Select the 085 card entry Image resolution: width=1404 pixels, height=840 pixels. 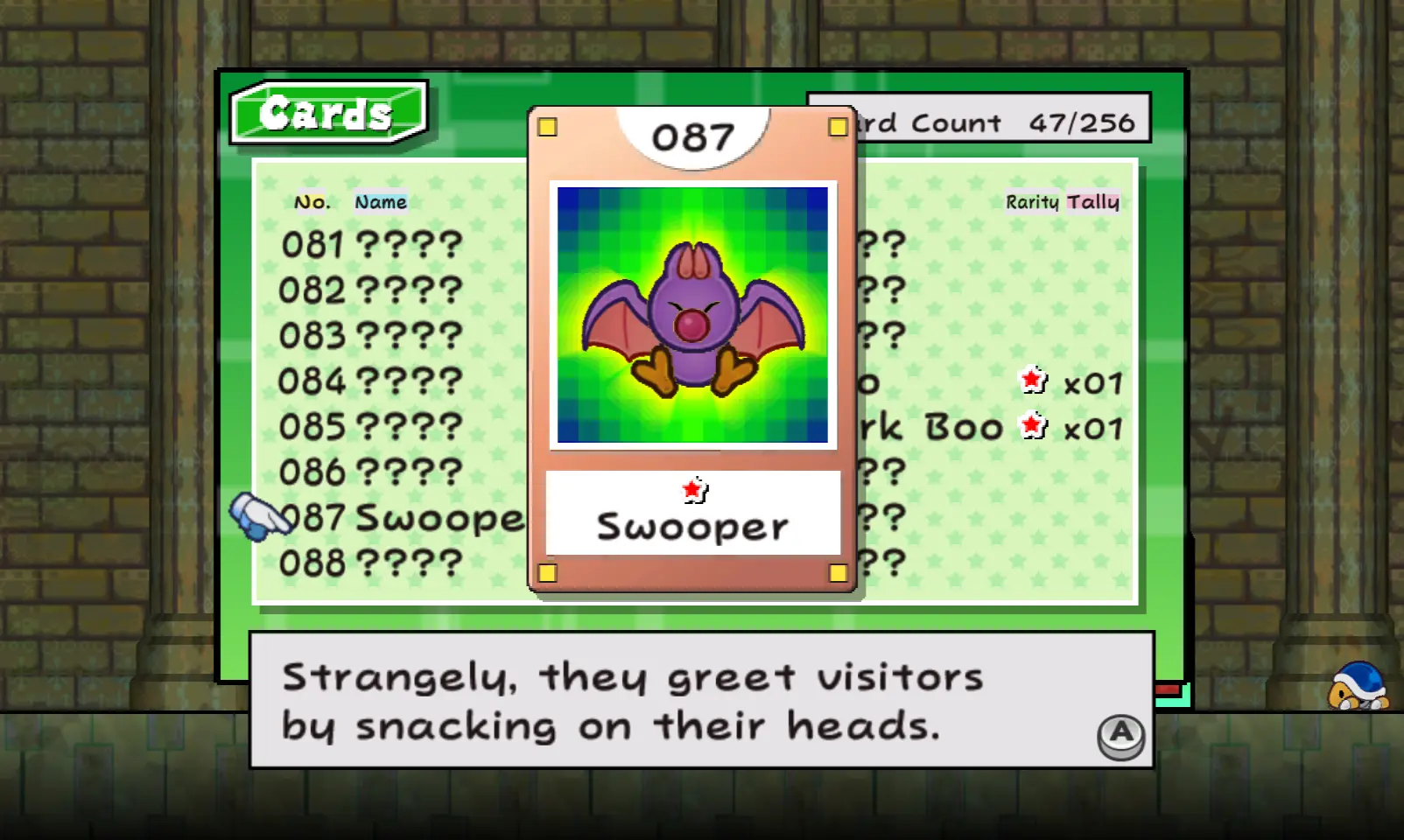coord(371,427)
